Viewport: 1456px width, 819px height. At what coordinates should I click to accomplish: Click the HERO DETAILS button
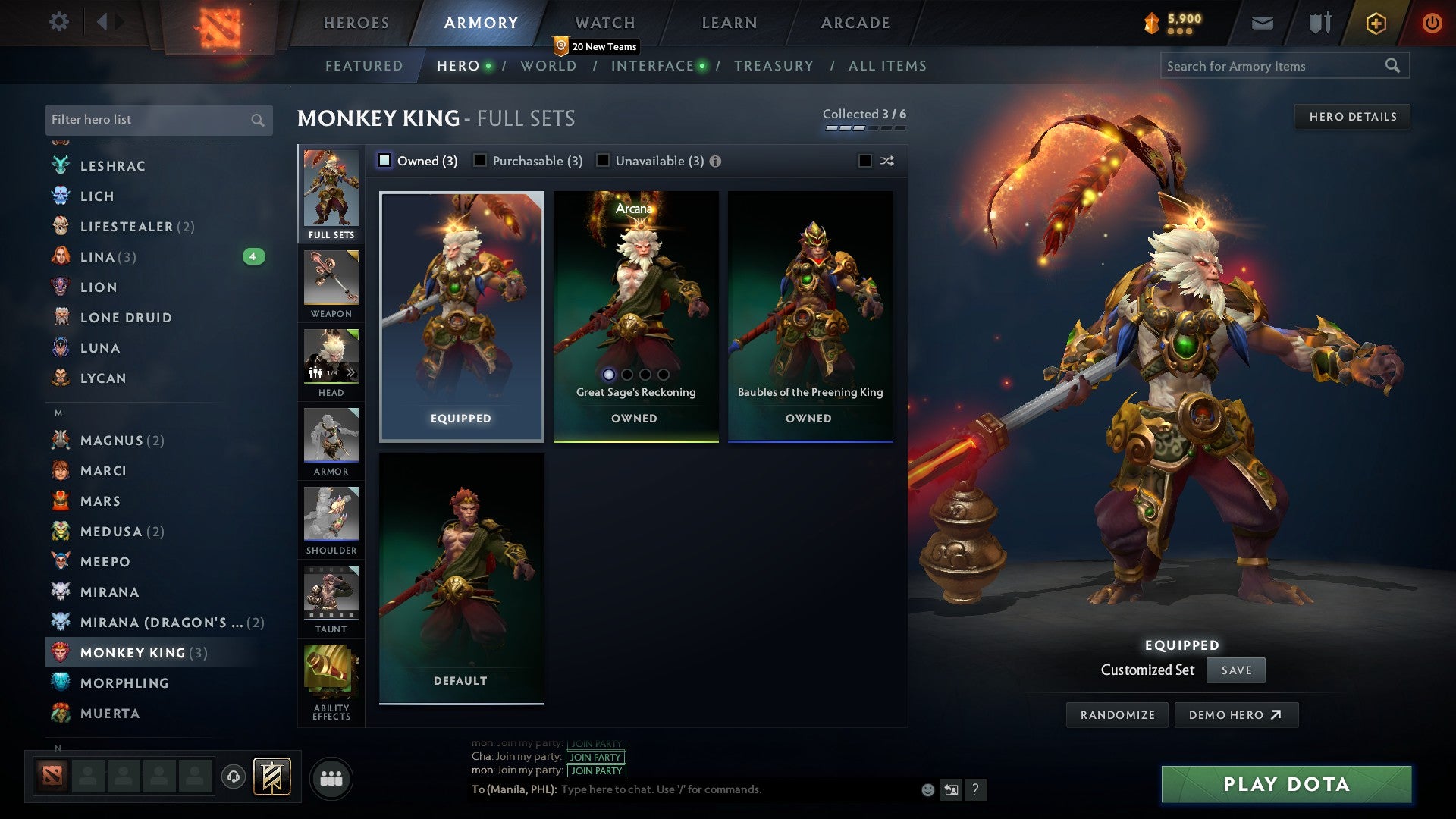coord(1352,116)
